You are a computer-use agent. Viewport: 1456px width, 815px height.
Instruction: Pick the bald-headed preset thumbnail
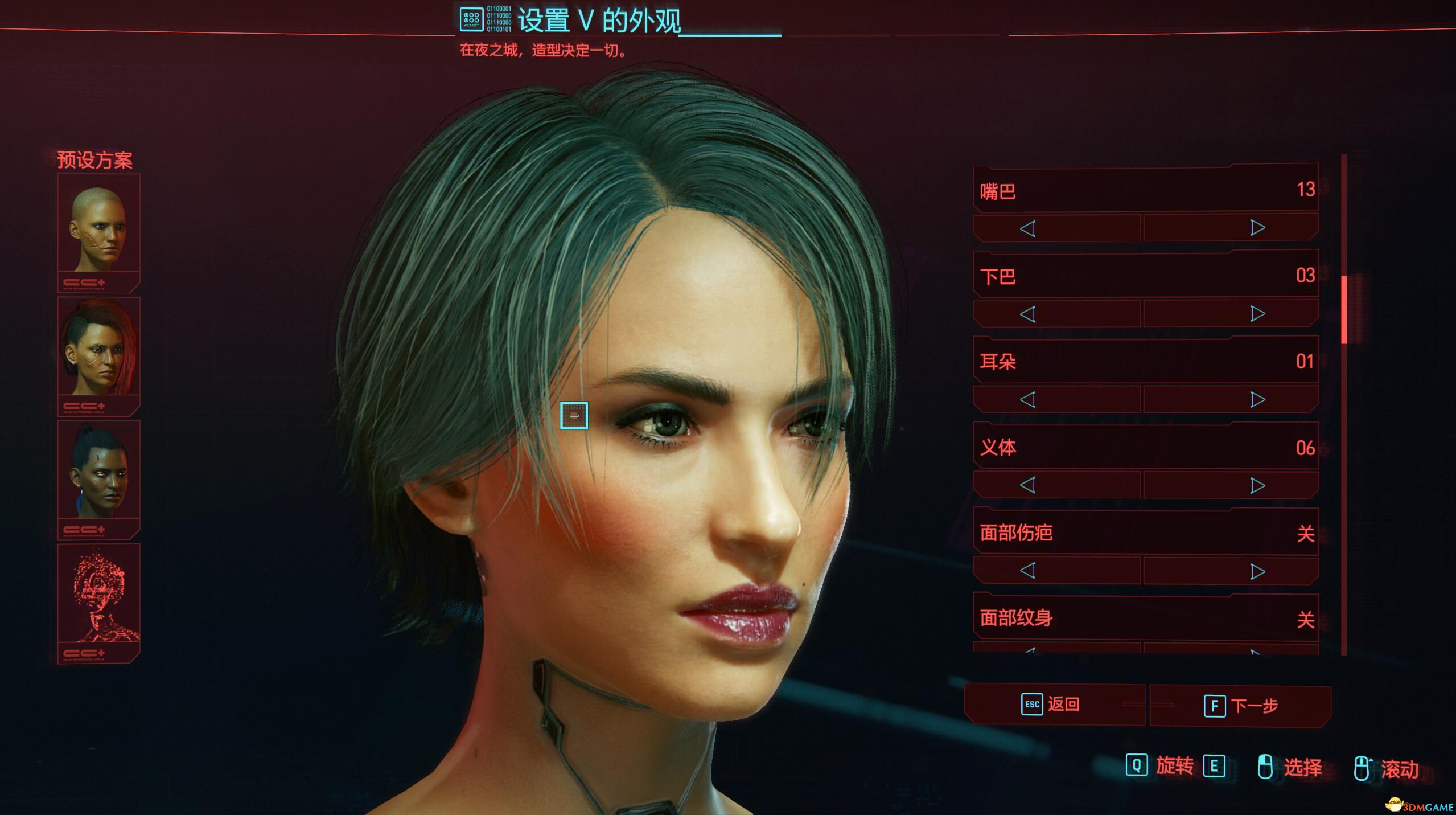(98, 231)
